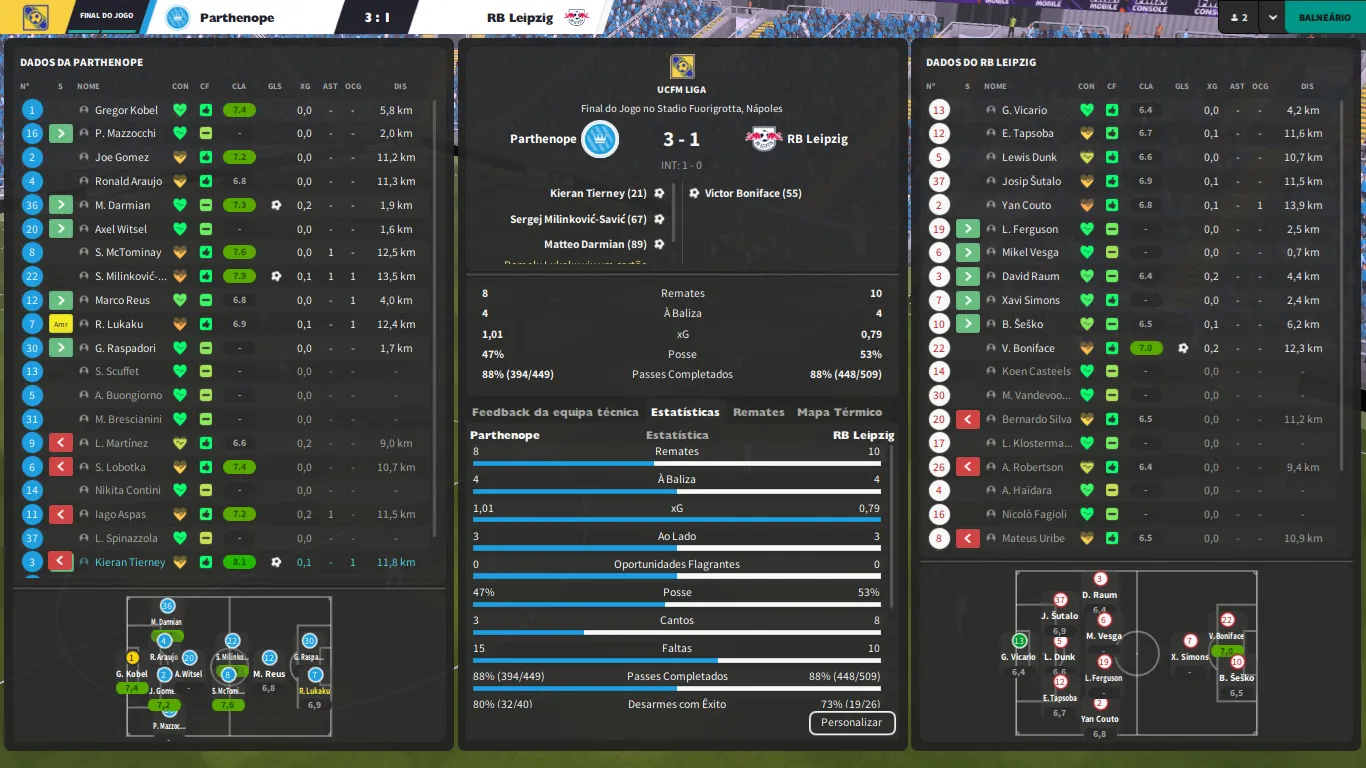Select S. McTominay in Parthenope list
This screenshot has height=768, width=1366.
tap(128, 253)
